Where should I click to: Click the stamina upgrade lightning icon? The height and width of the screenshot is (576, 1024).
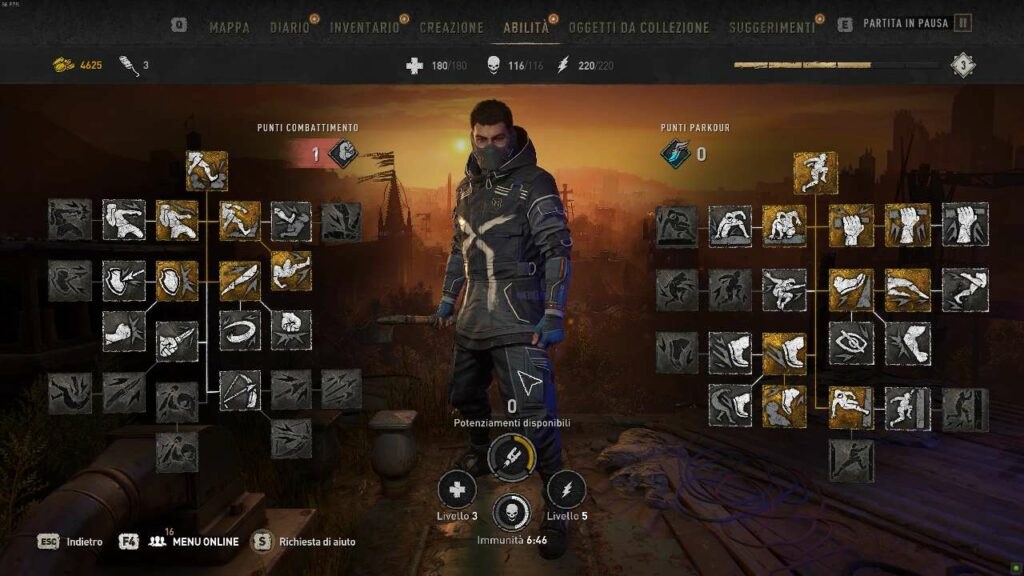point(566,489)
